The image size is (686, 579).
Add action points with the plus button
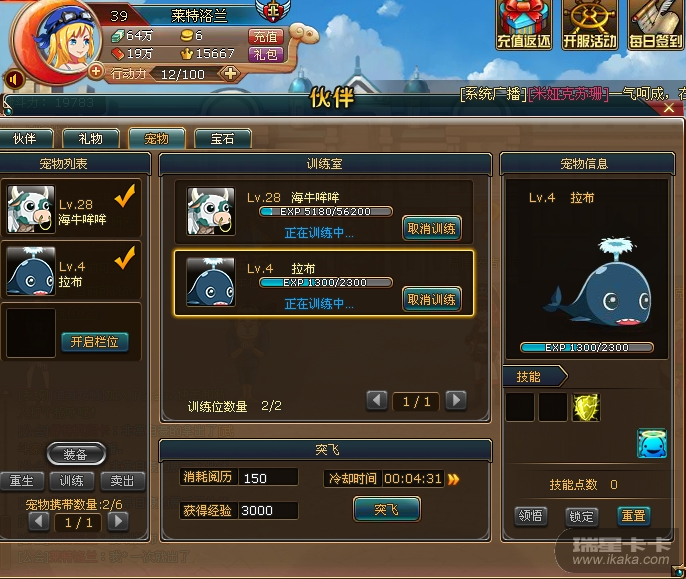point(230,73)
